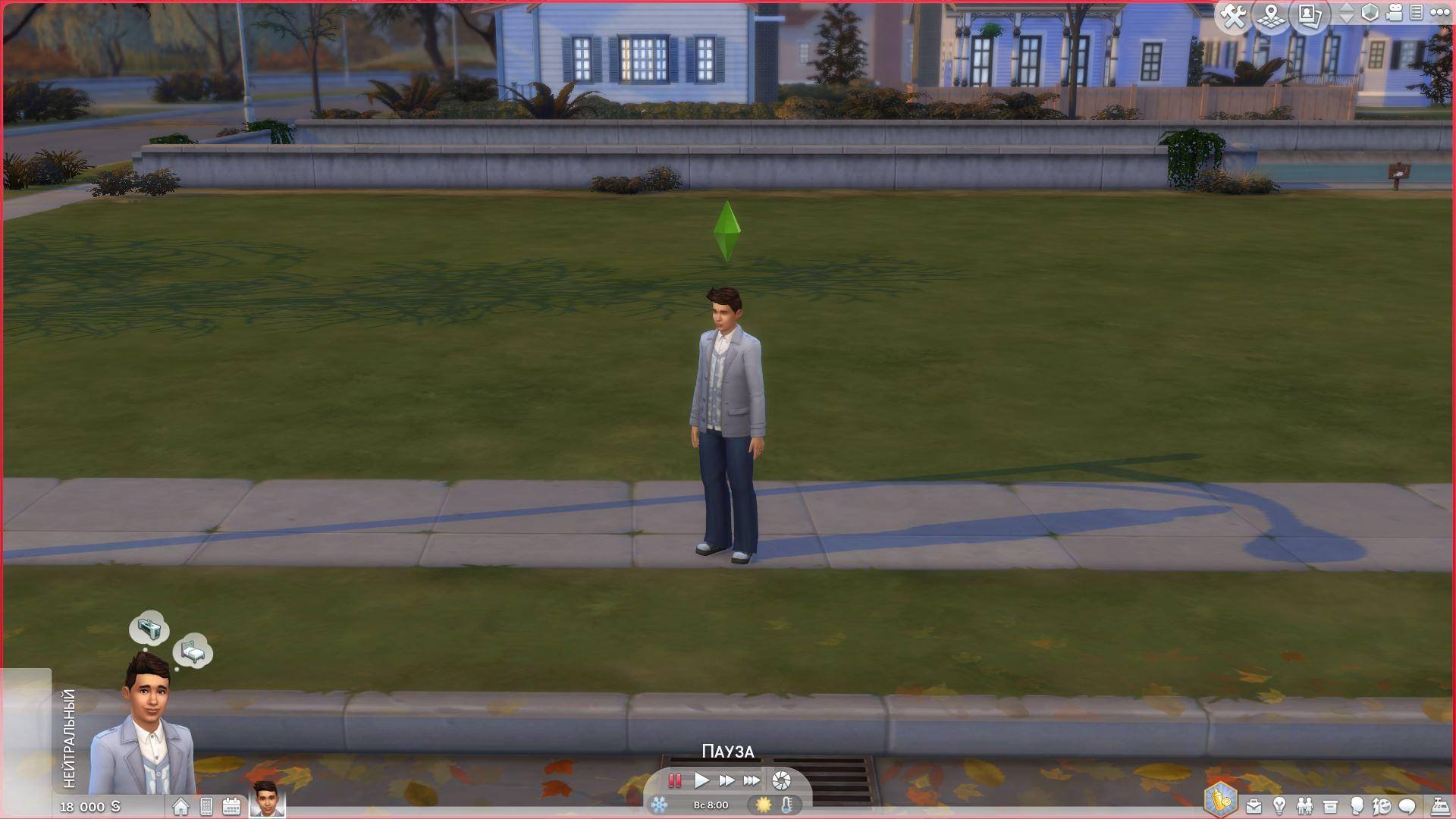Open the calendar icon
Image resolution: width=1456 pixels, height=819 pixels.
tap(231, 806)
